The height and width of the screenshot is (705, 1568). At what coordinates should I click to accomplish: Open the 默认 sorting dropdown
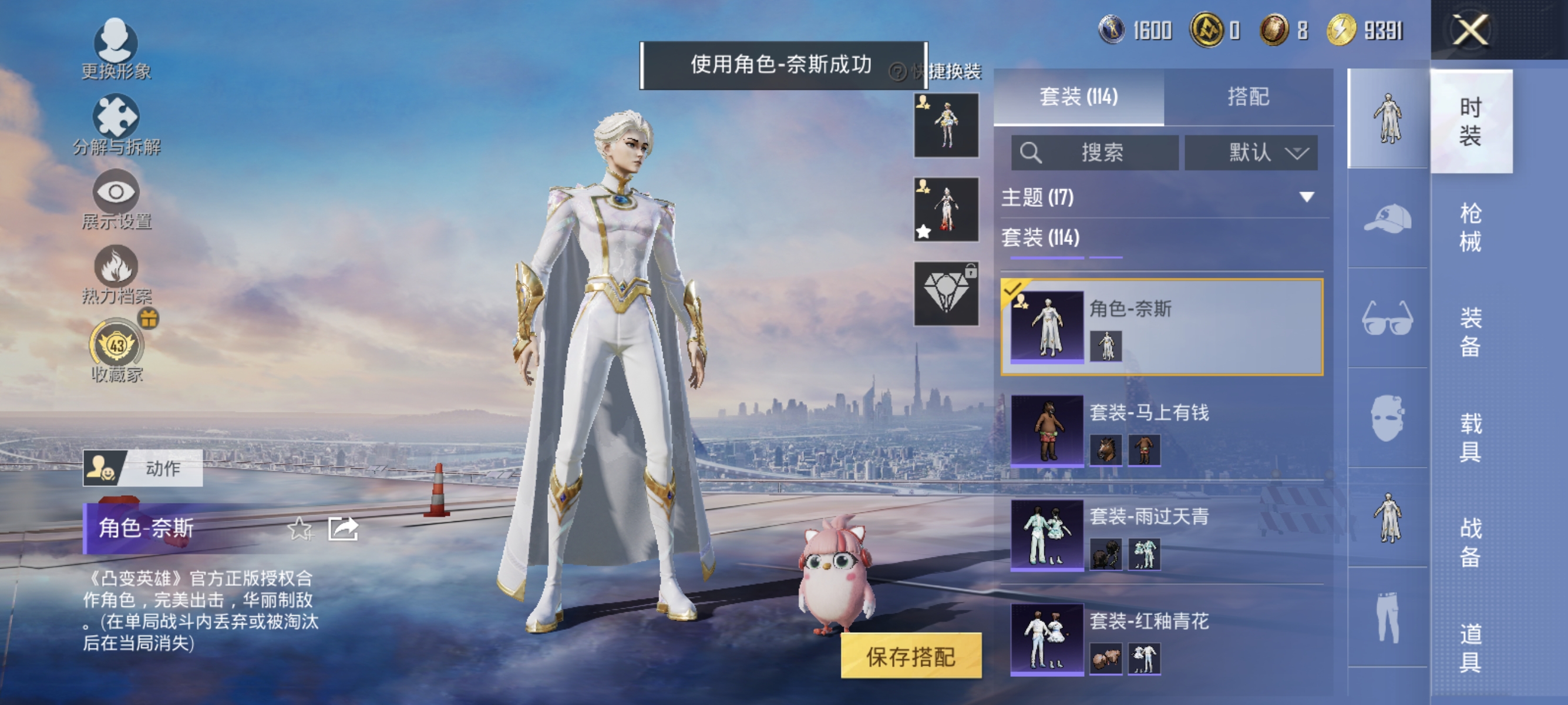[x=1251, y=153]
